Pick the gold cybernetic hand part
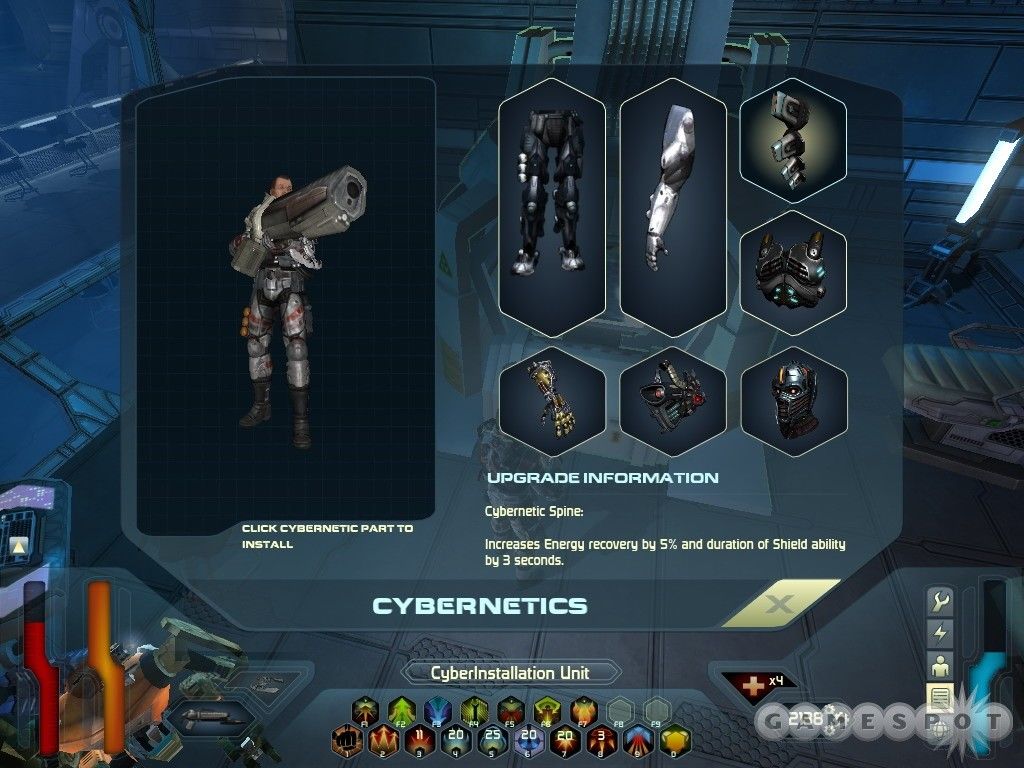This screenshot has width=1024, height=768. 552,401
